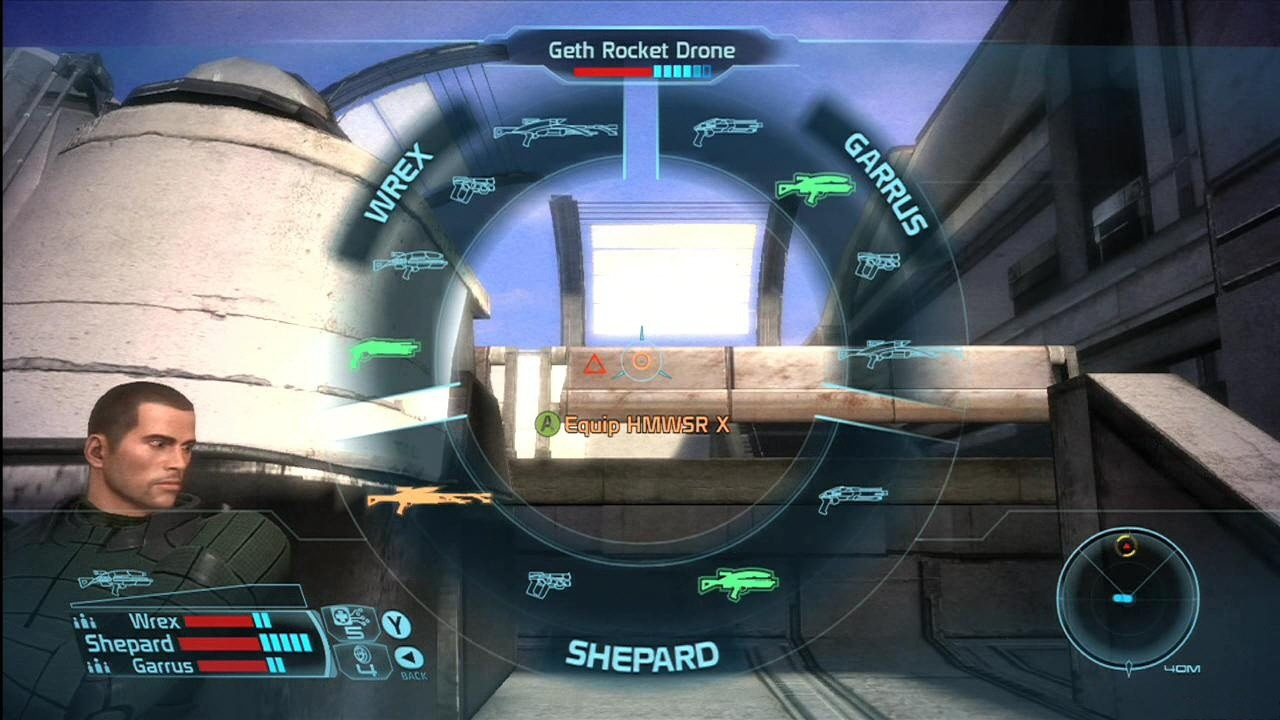The height and width of the screenshot is (720, 1280).
Task: Select Wrex's green shotgun icon
Action: (x=384, y=352)
